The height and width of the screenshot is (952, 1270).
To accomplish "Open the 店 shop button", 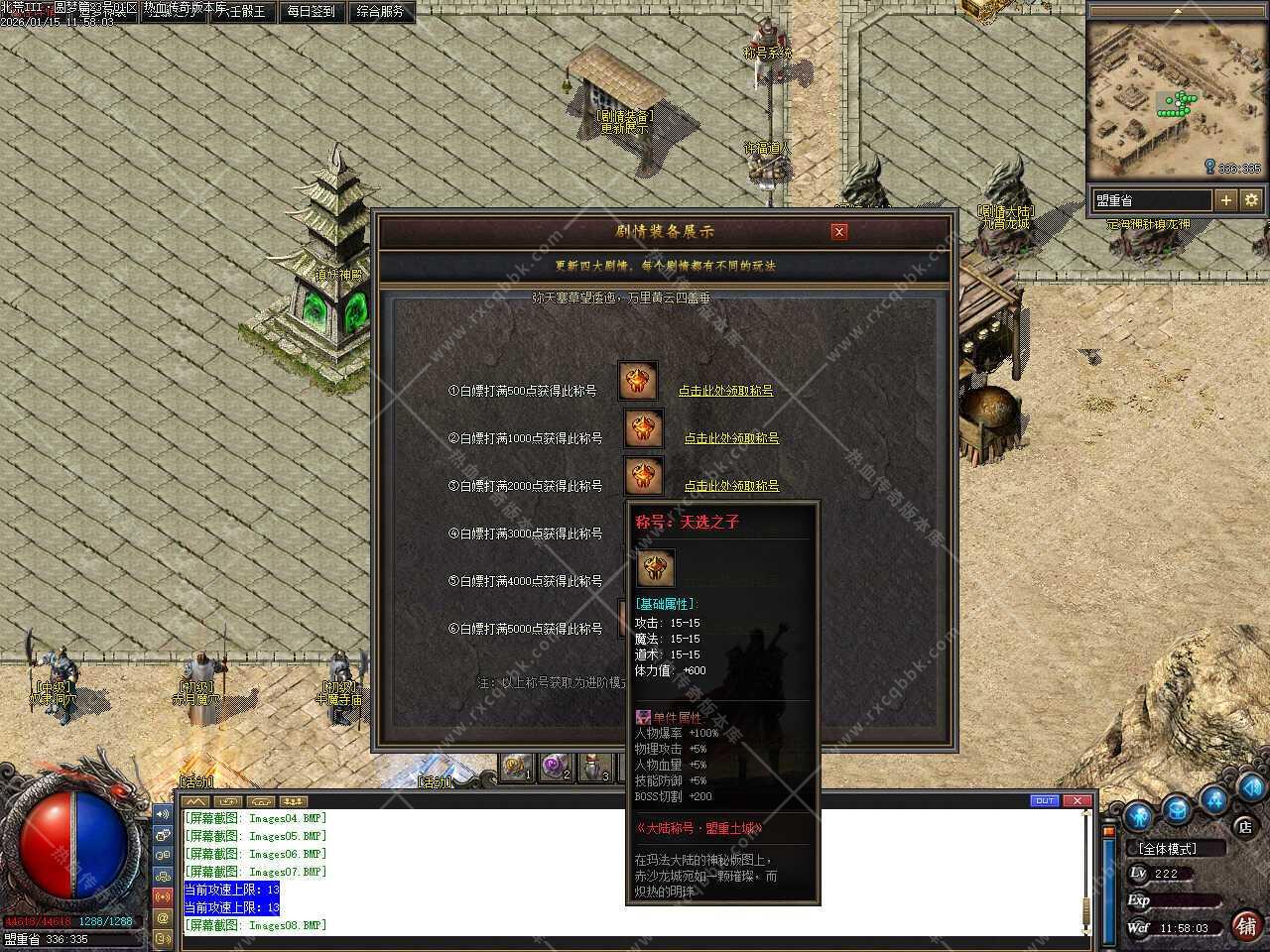I will (x=1244, y=826).
